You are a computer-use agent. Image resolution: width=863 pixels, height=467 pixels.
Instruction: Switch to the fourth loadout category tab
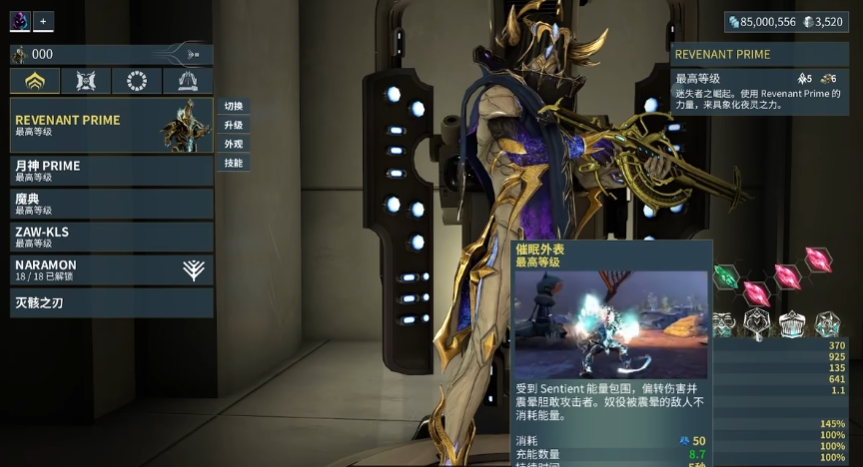[188, 81]
